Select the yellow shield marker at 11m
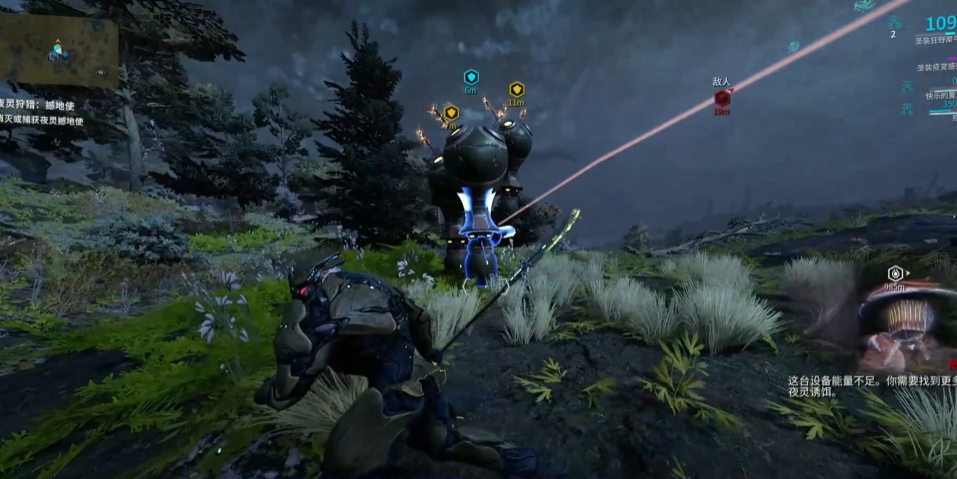957x479 pixels. (x=516, y=89)
